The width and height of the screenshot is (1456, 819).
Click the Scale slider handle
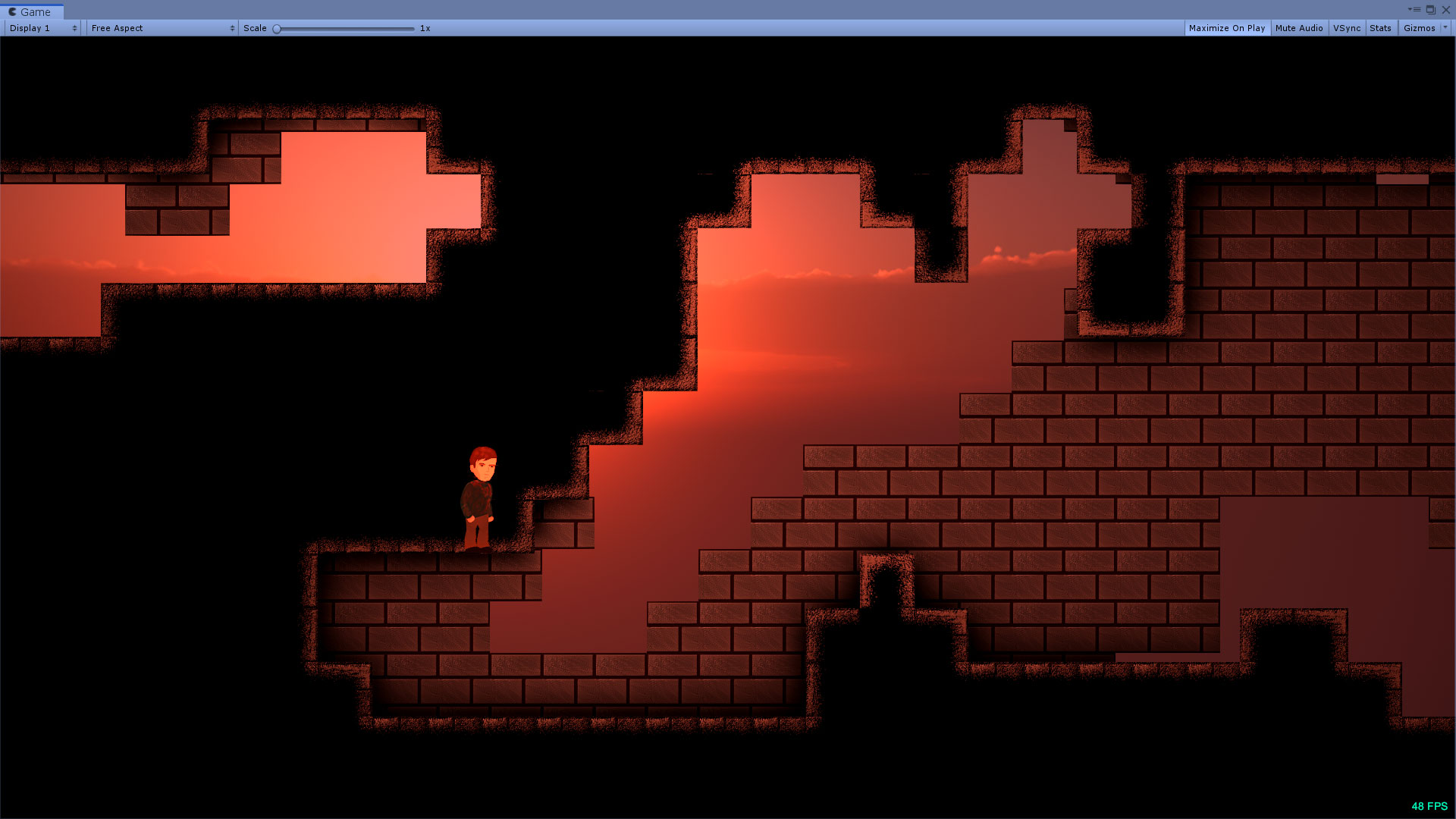tap(276, 28)
